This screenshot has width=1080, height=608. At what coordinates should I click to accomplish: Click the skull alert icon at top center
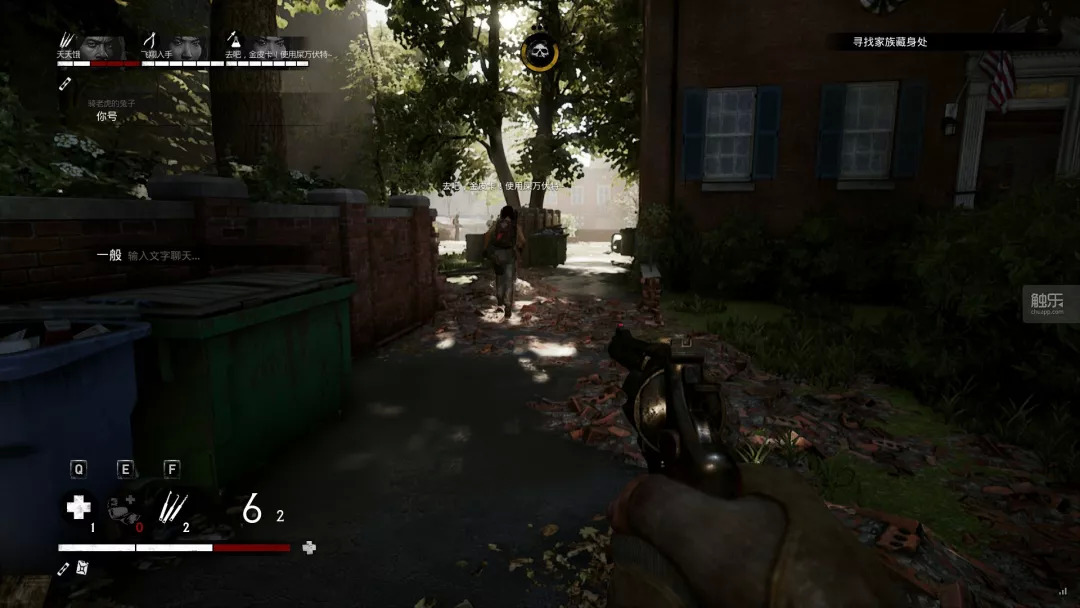point(540,51)
